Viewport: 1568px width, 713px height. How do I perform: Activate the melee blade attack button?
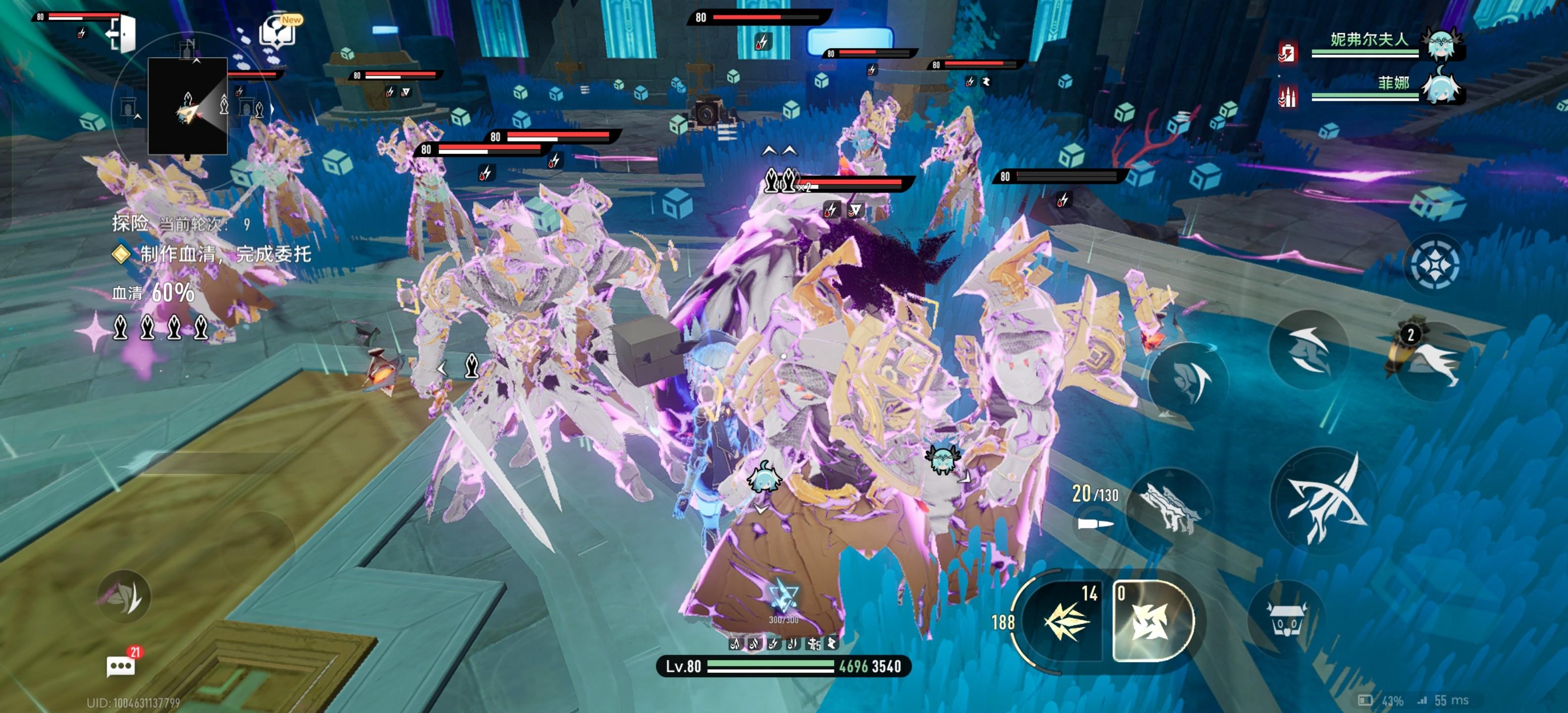point(1324,499)
